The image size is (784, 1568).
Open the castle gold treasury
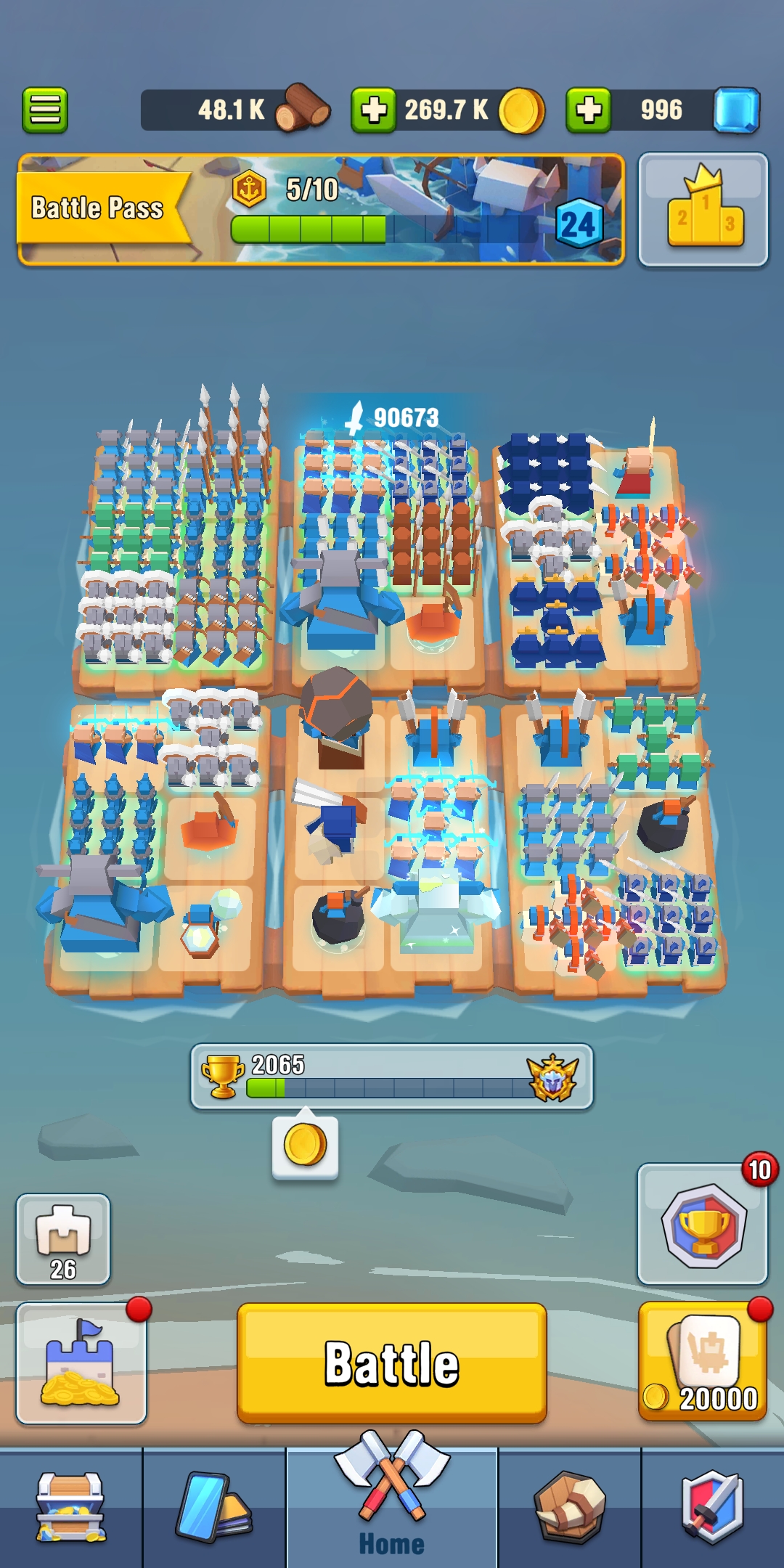(x=81, y=1363)
